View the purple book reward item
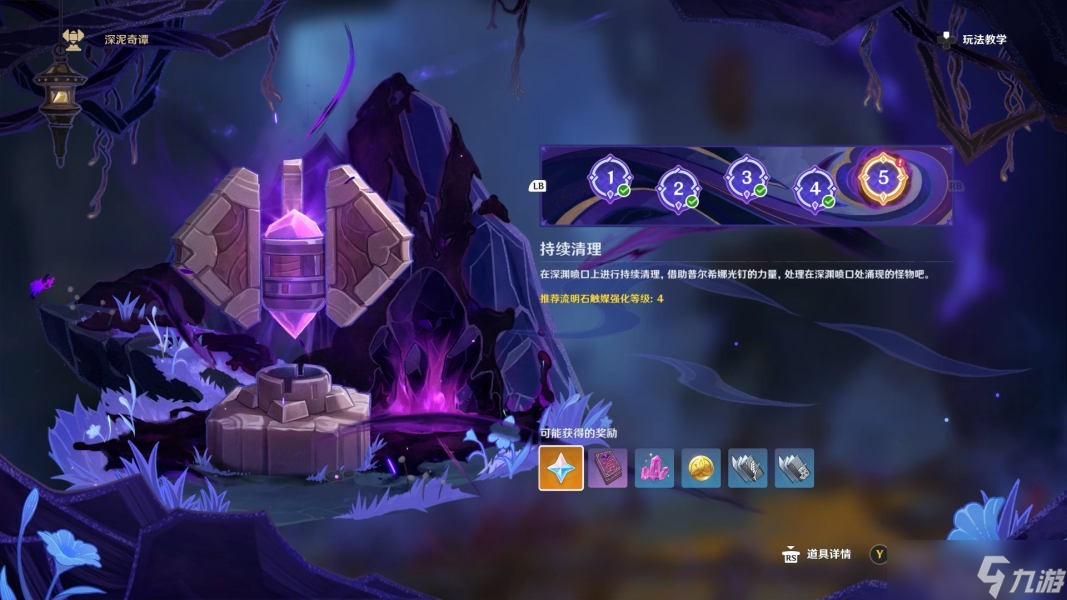The height and width of the screenshot is (600, 1067). (607, 468)
